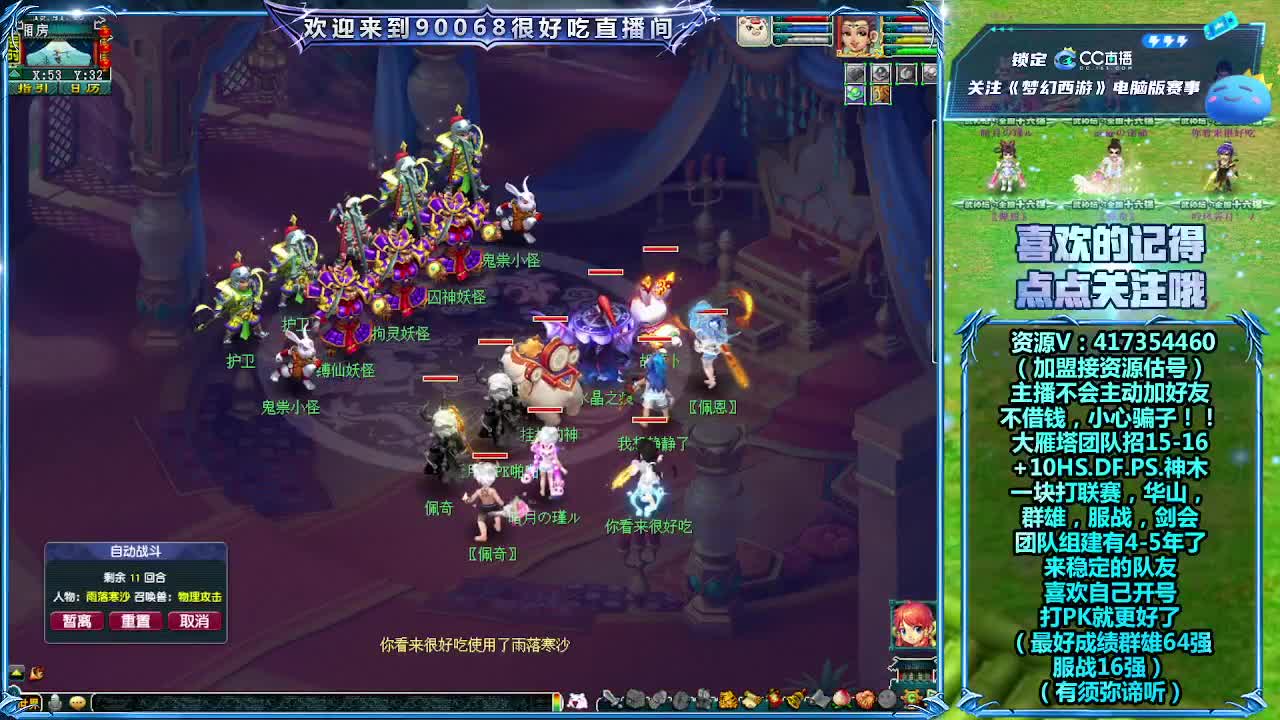This screenshot has width=1280, height=720.
Task: Select the golden bell item in the hotbar
Action: tap(793, 700)
